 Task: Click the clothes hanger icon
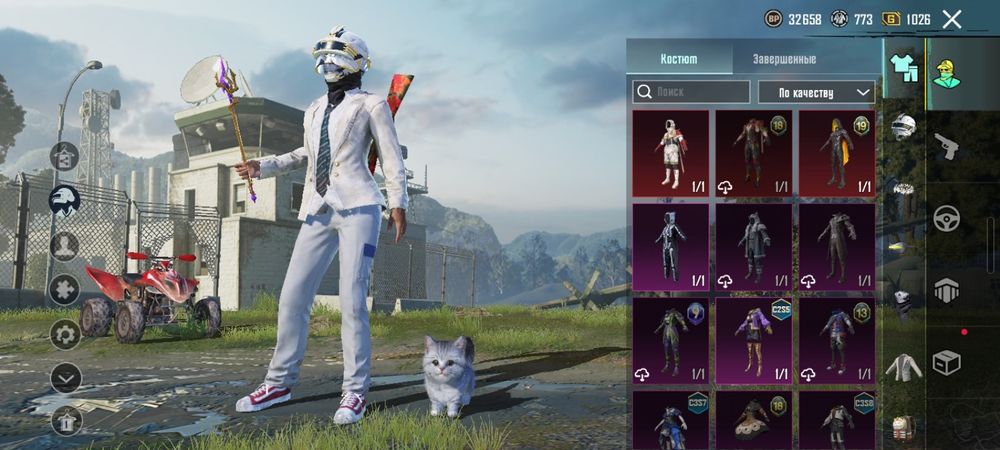(65, 157)
